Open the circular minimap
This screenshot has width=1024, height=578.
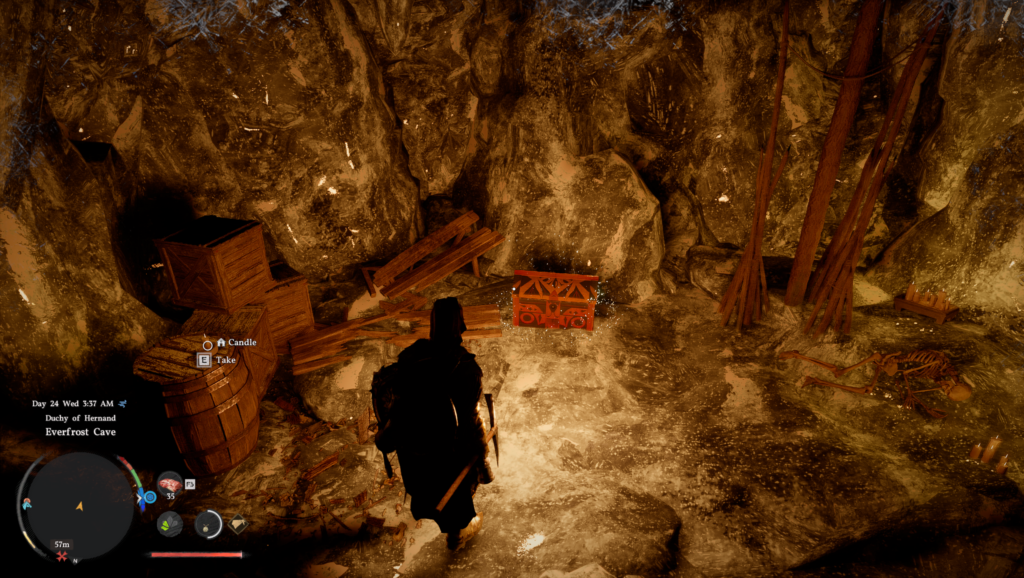coord(79,506)
